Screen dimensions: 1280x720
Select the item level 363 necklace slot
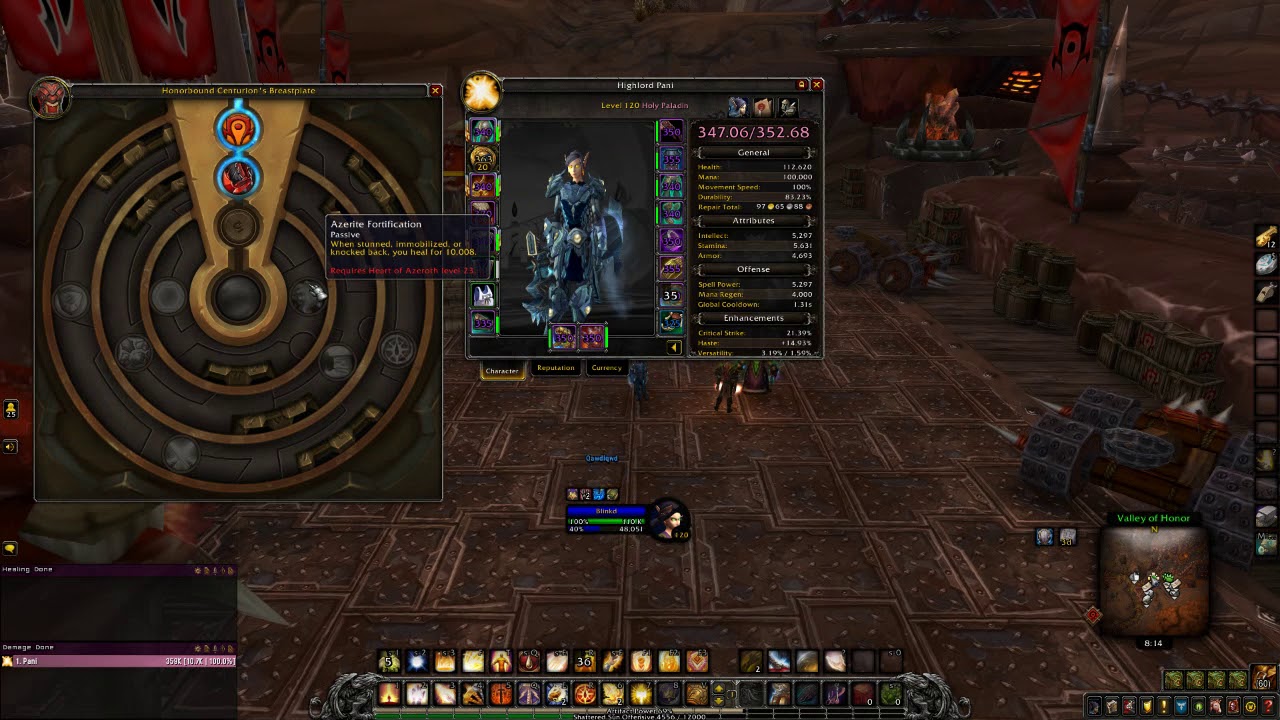coord(483,158)
